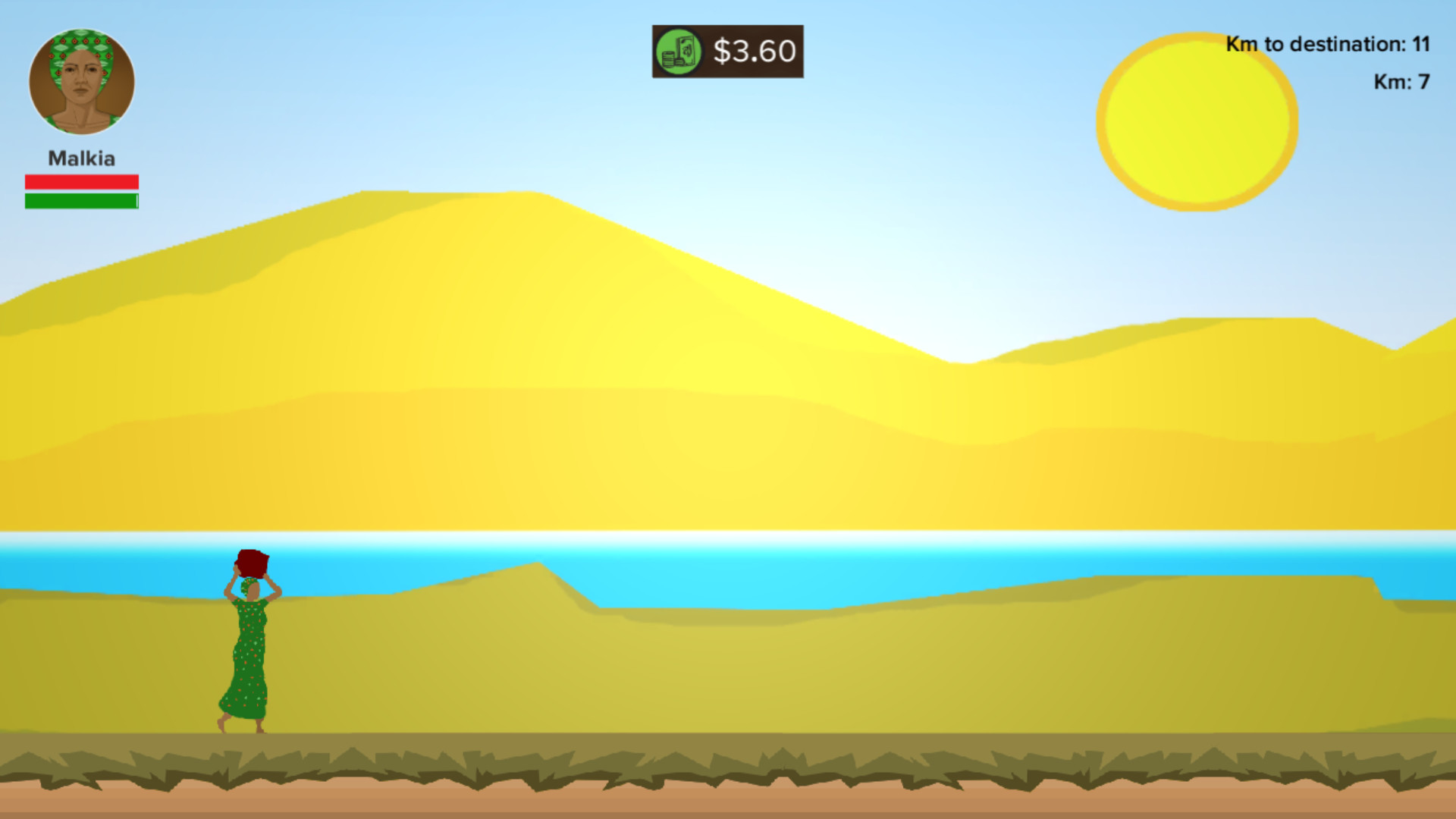
Task: Click the green stamina bar below the red bar
Action: [80, 199]
